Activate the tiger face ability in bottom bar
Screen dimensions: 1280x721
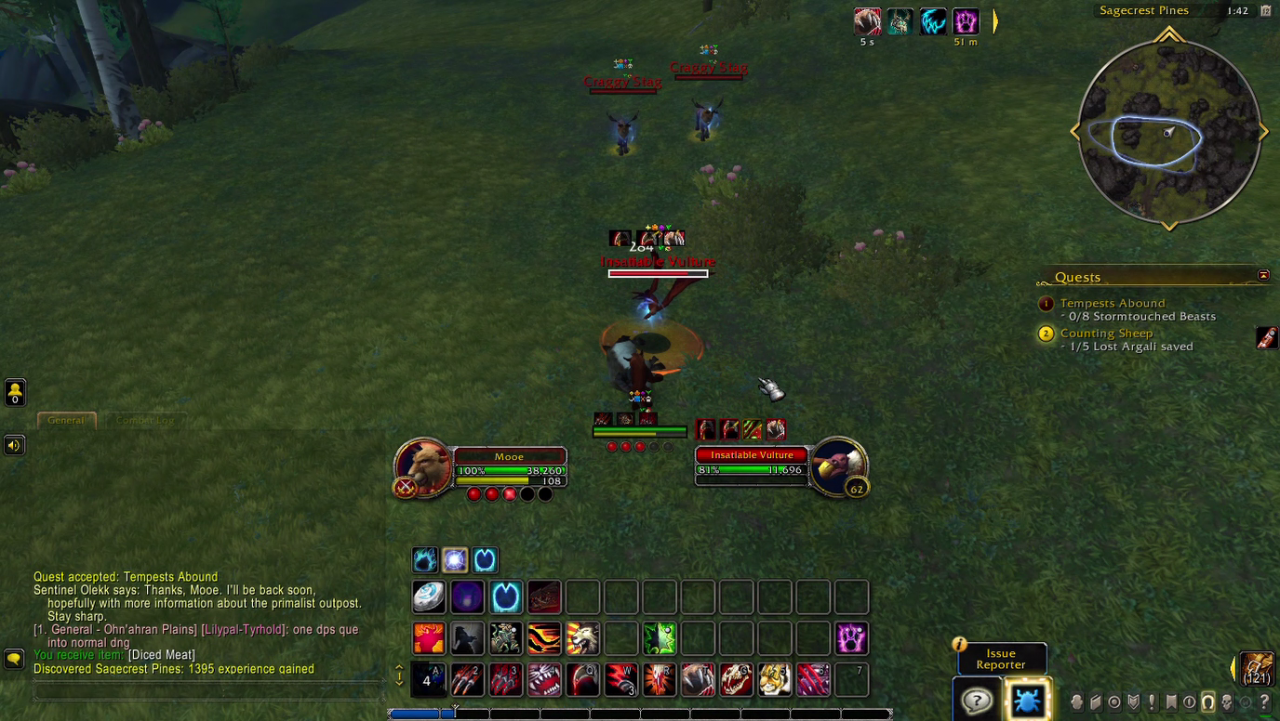pyautogui.click(x=775, y=679)
